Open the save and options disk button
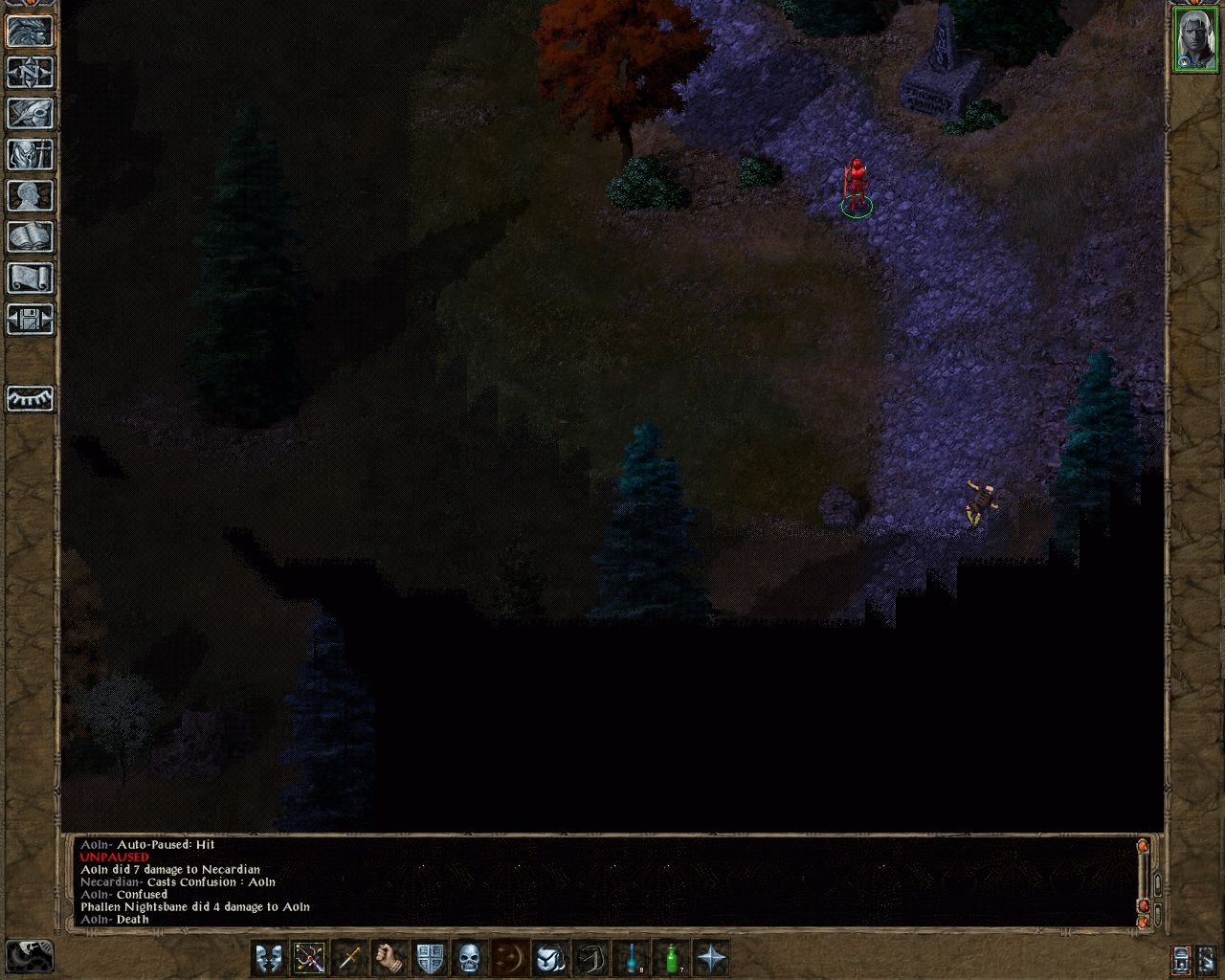This screenshot has width=1225, height=980. [30, 320]
